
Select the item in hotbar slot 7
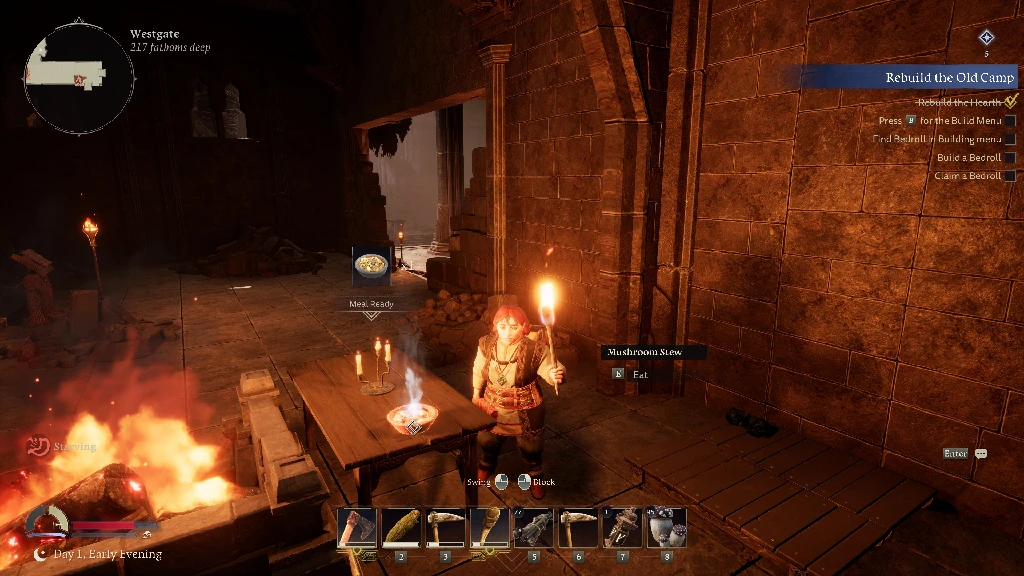622,528
